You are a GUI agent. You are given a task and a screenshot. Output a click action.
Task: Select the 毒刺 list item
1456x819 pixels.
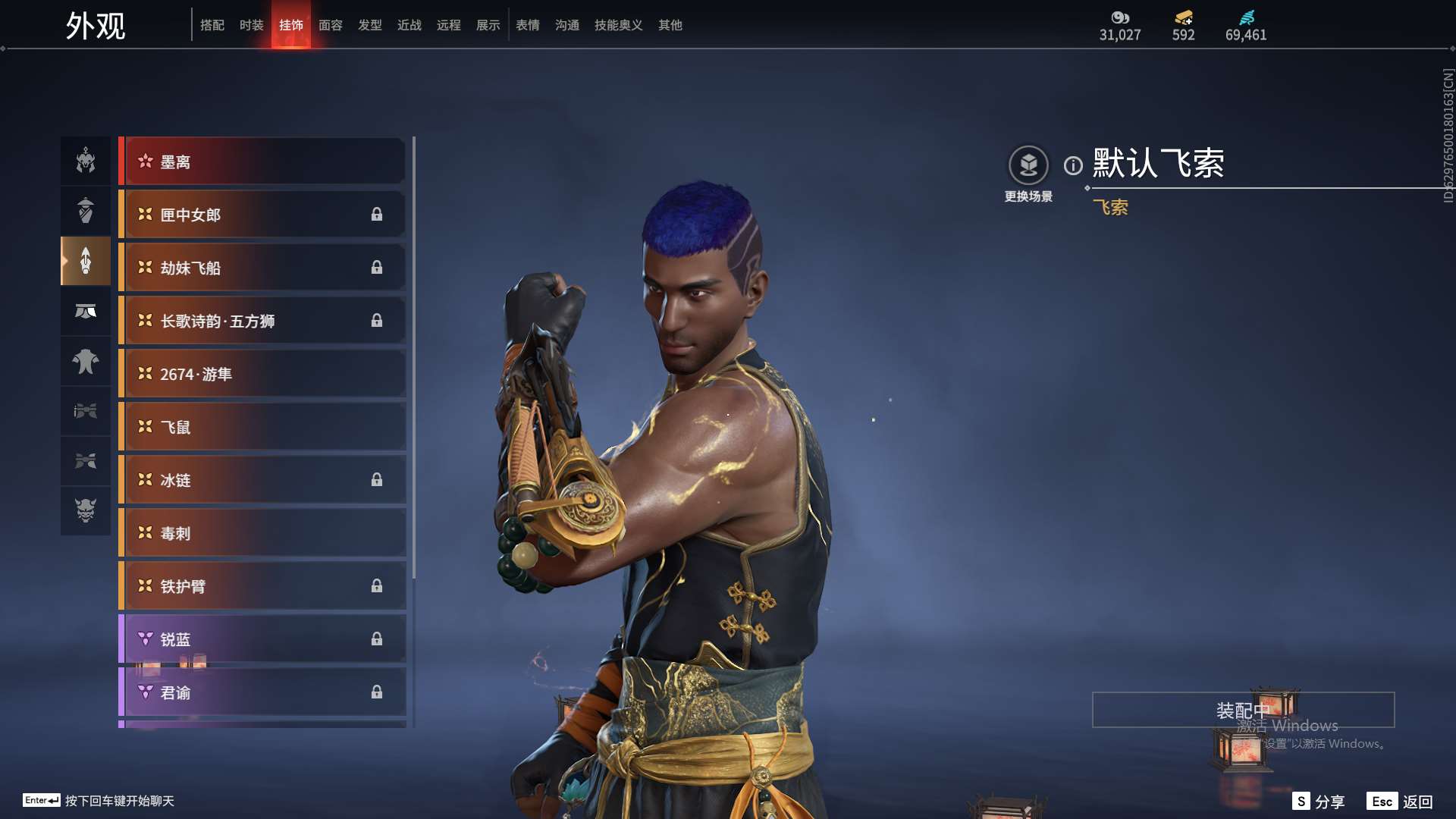click(262, 533)
